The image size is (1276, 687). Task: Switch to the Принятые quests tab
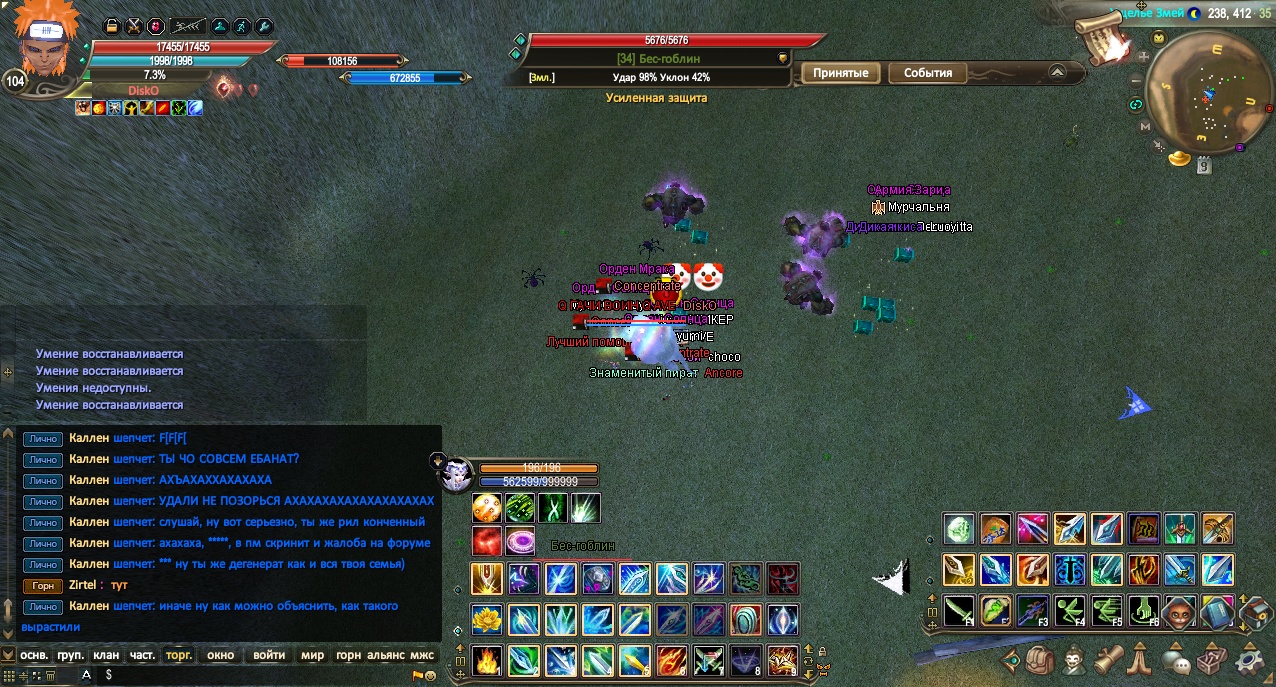[839, 73]
